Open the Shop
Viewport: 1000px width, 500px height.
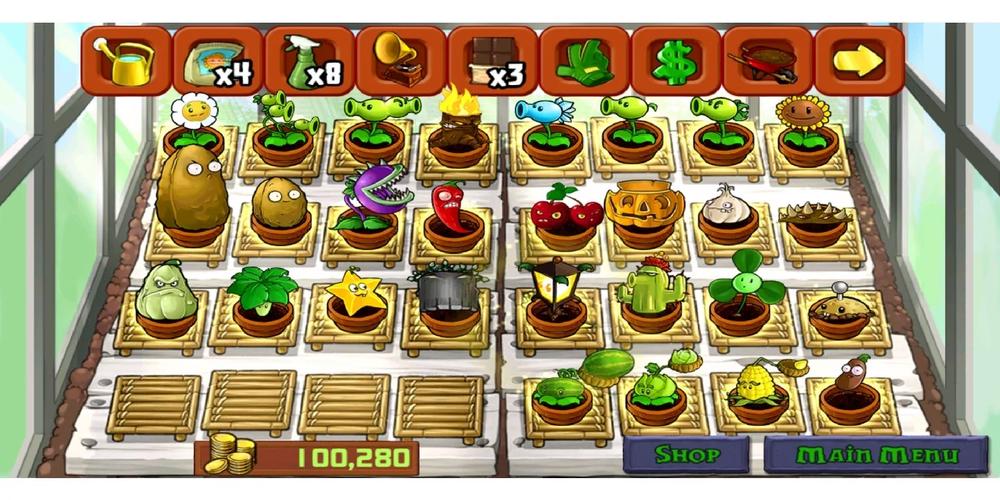[686, 455]
